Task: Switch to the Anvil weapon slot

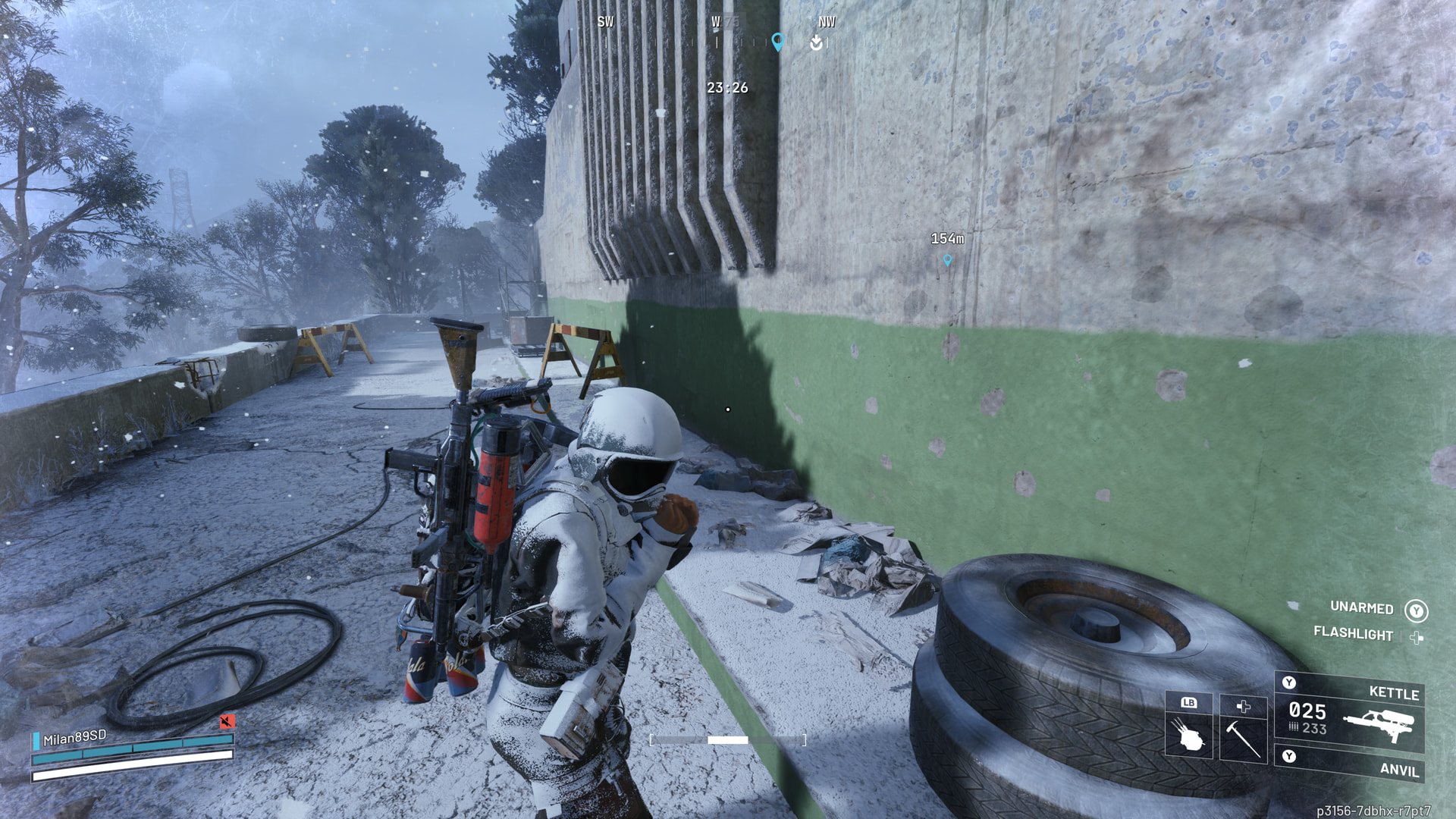Action: (1350, 764)
